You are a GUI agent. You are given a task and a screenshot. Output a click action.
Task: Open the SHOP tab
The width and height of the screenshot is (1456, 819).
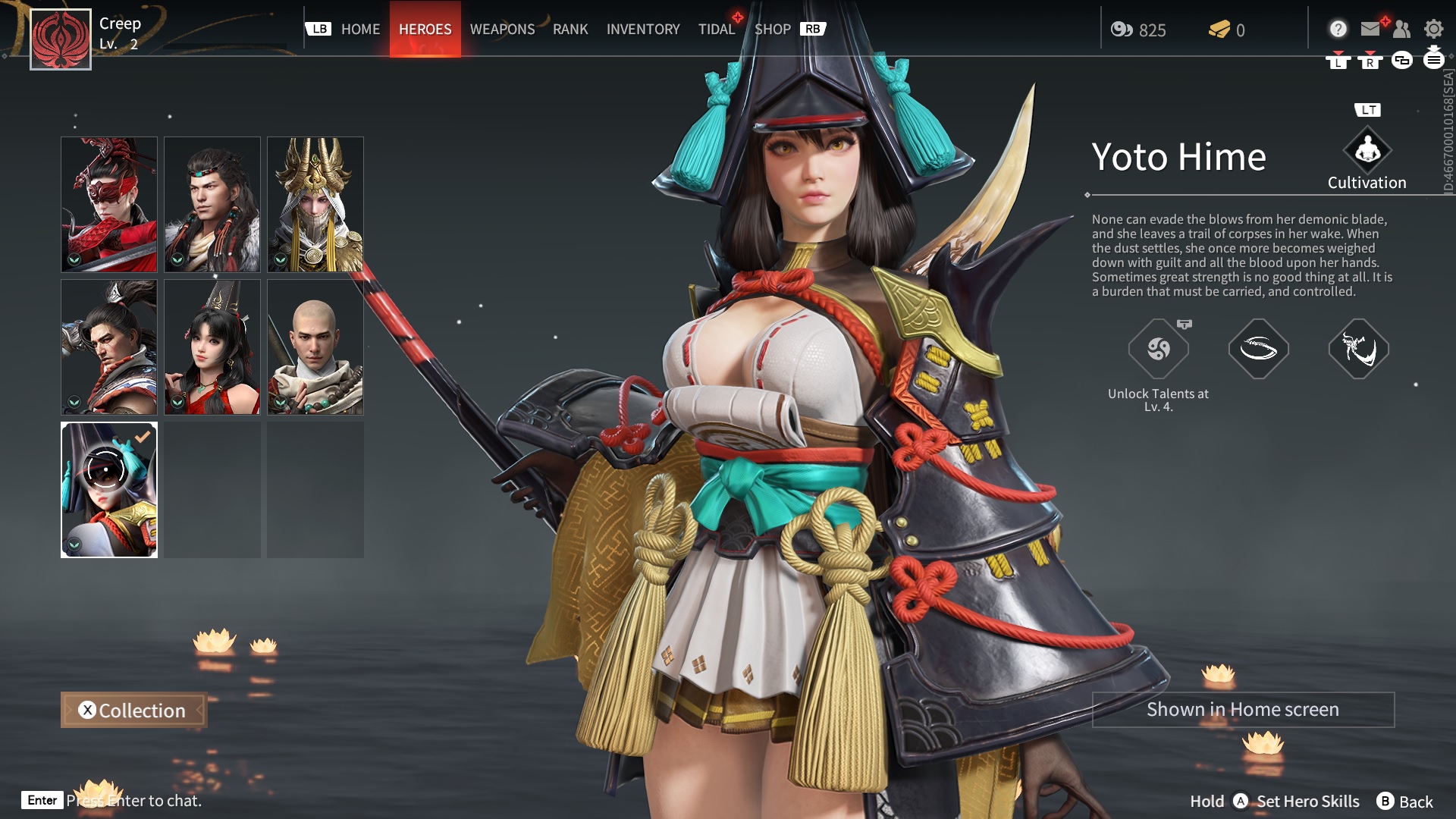(772, 30)
